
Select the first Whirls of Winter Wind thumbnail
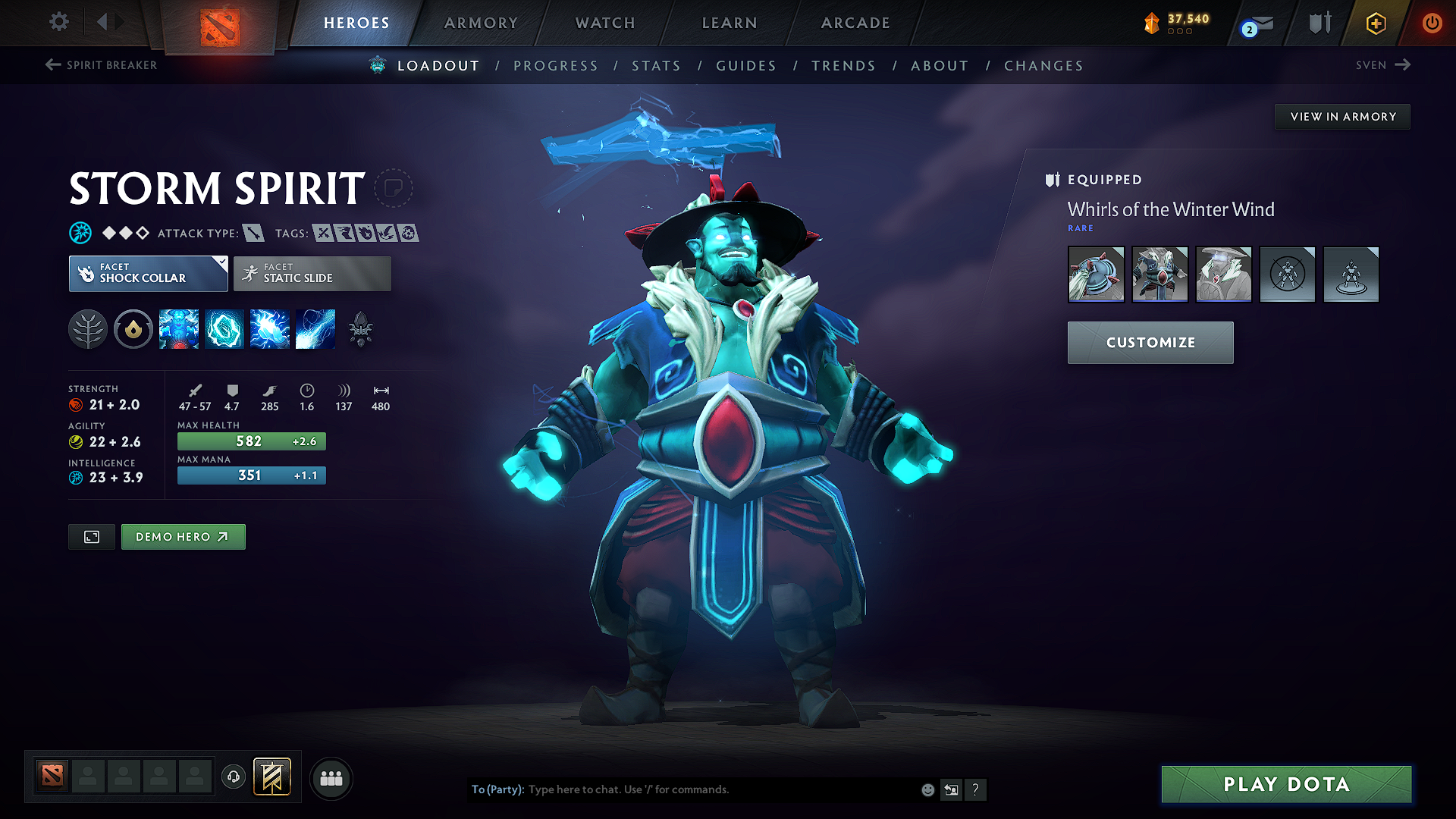pyautogui.click(x=1096, y=275)
